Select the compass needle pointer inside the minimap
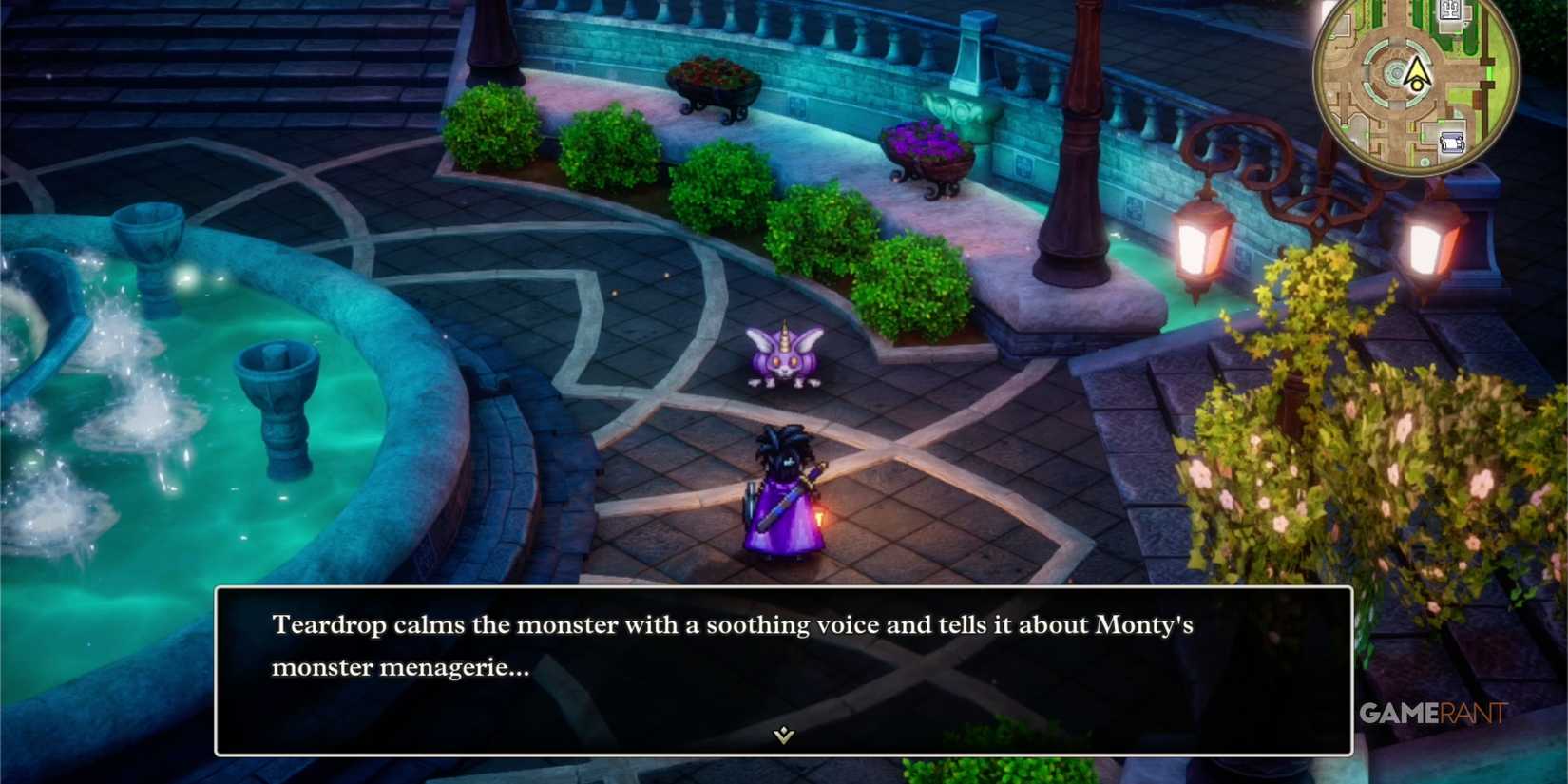Screen dimensions: 1568x784 [x=1417, y=67]
